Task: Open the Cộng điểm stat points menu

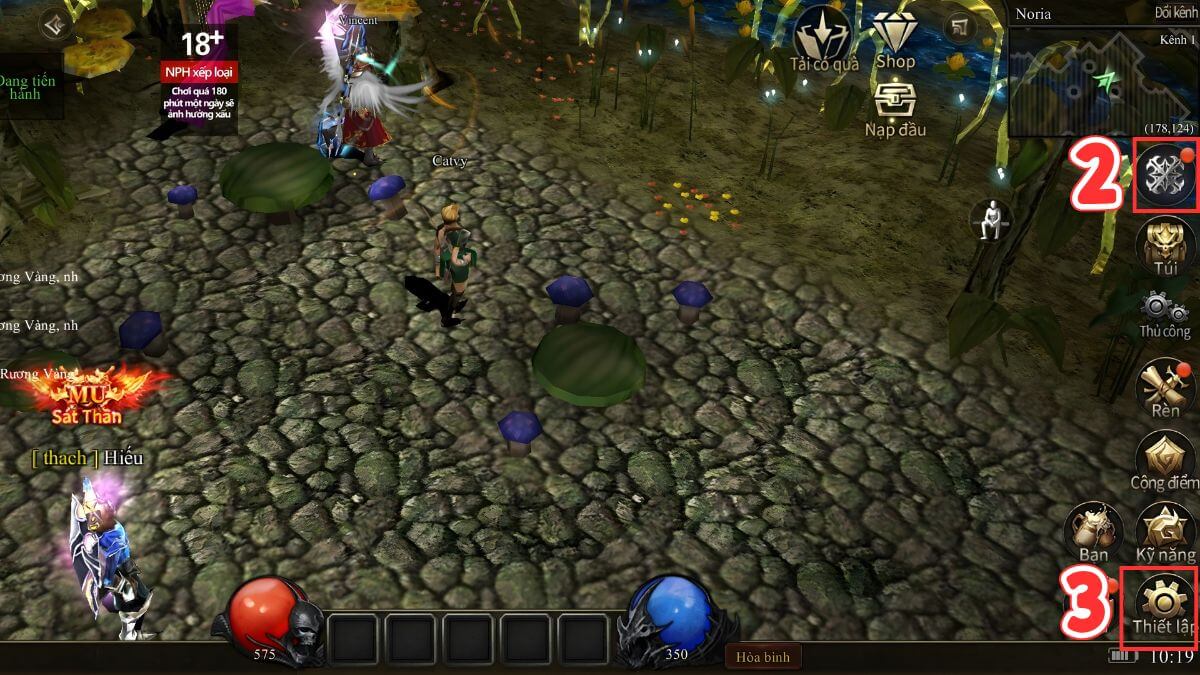Action: tap(1165, 460)
